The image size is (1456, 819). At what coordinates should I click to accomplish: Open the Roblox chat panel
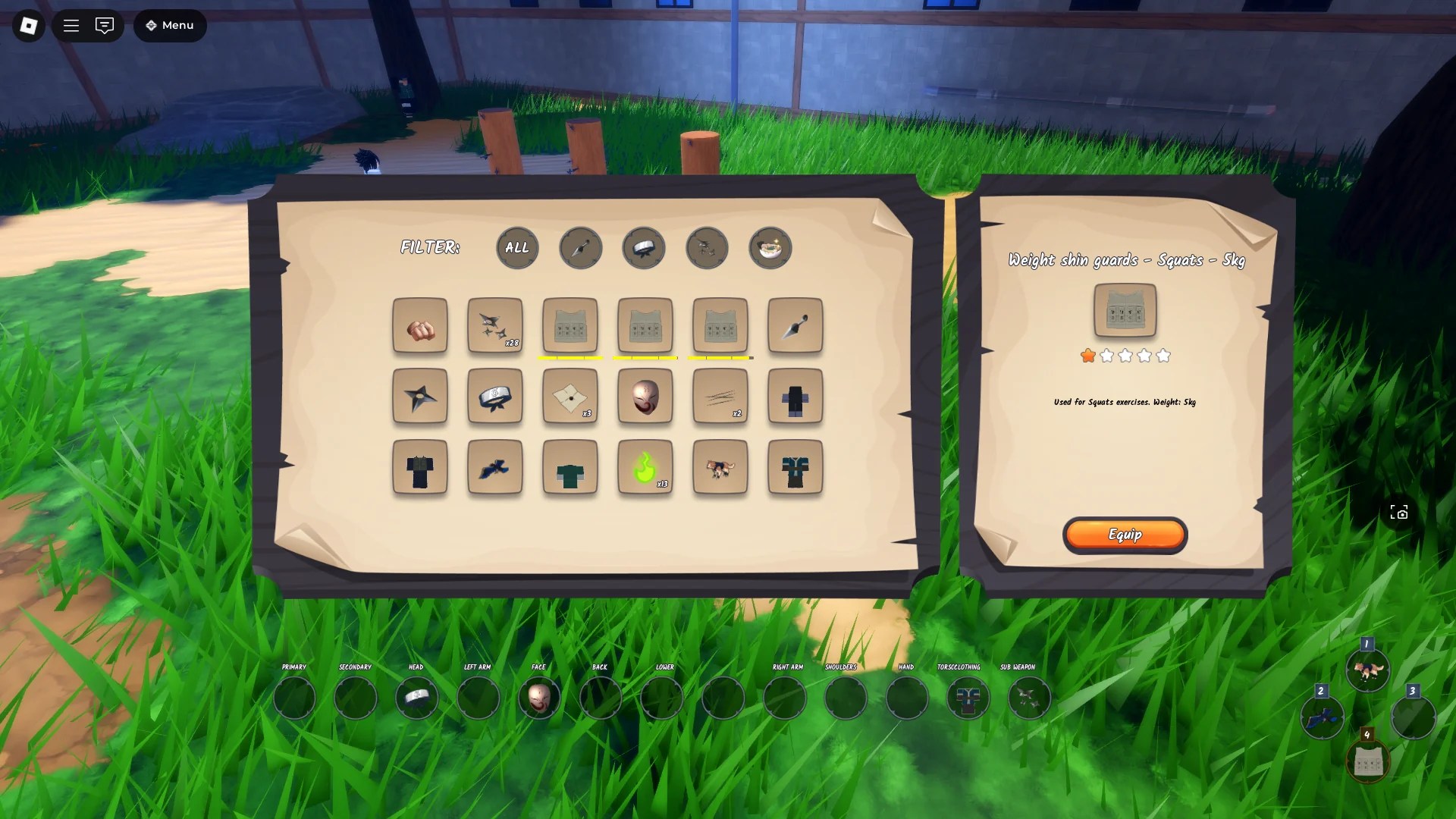point(105,25)
